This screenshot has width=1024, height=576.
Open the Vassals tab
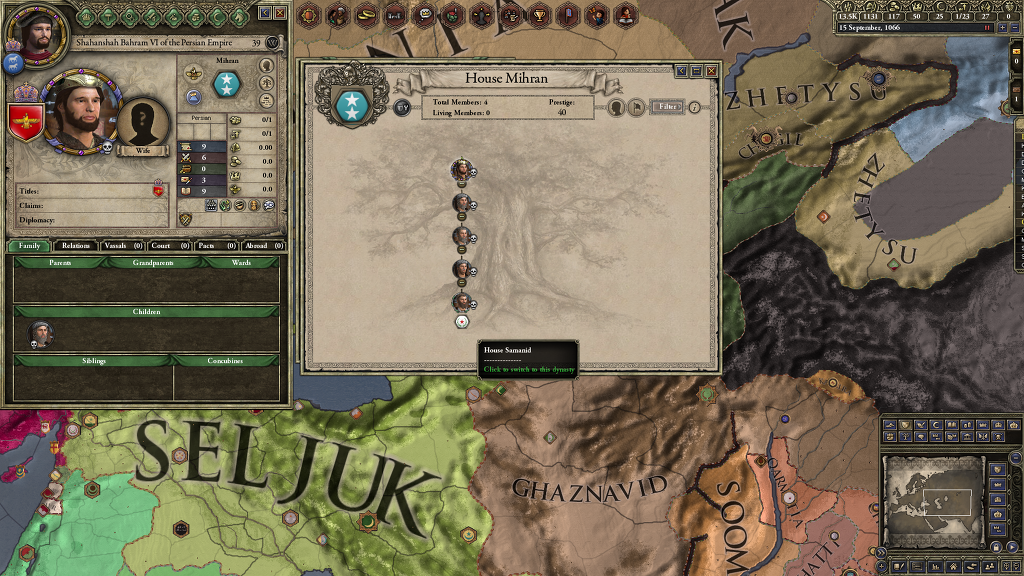124,245
